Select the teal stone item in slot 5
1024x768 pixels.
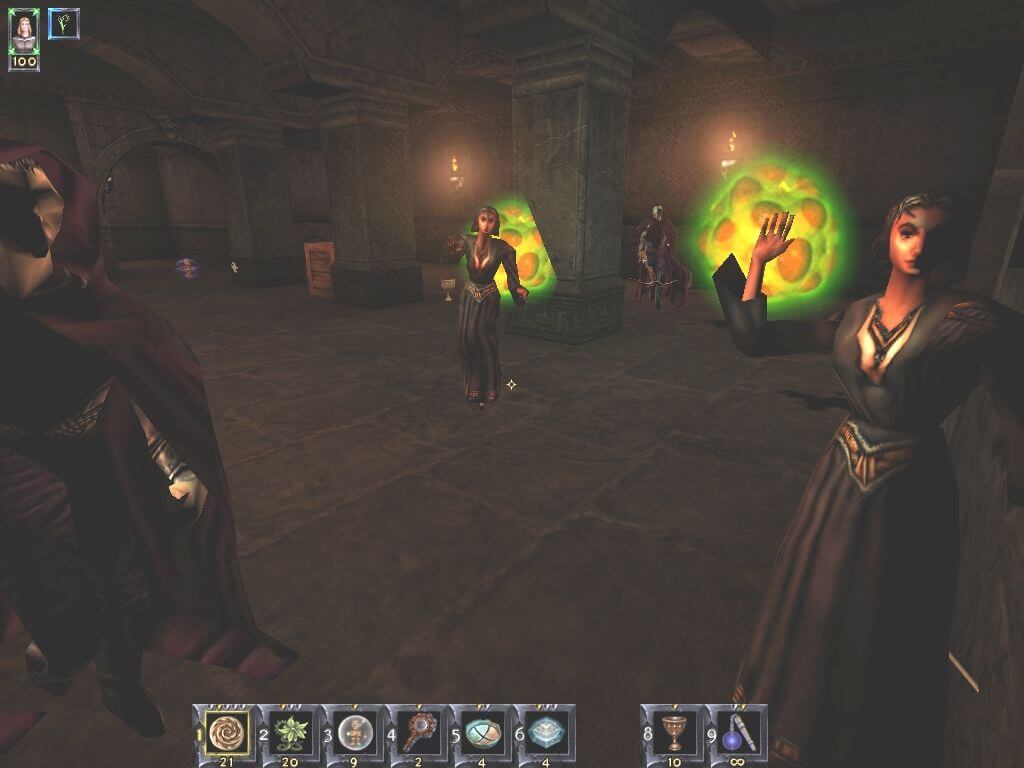pyautogui.click(x=482, y=729)
